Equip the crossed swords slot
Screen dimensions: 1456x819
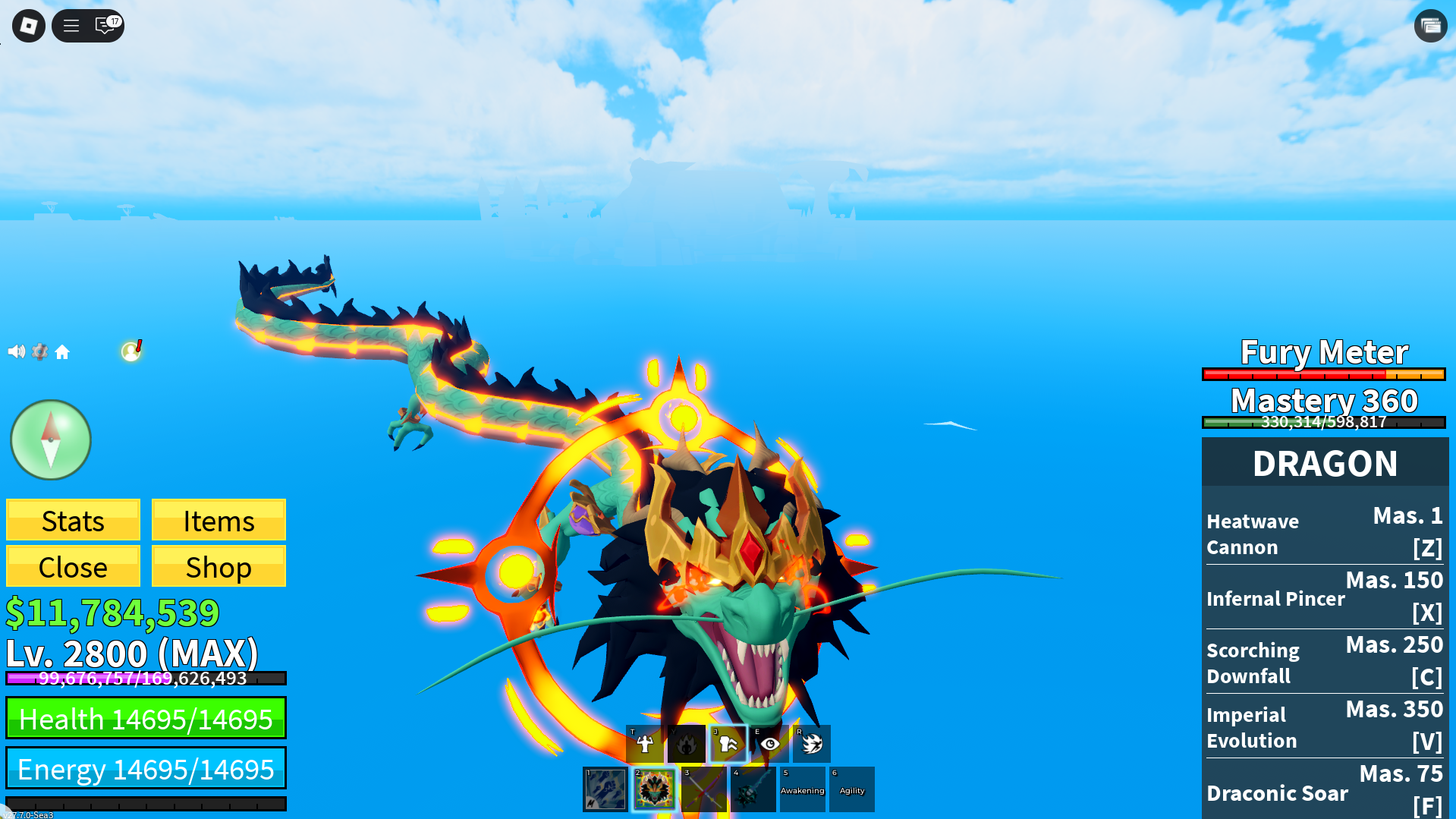coord(703,789)
